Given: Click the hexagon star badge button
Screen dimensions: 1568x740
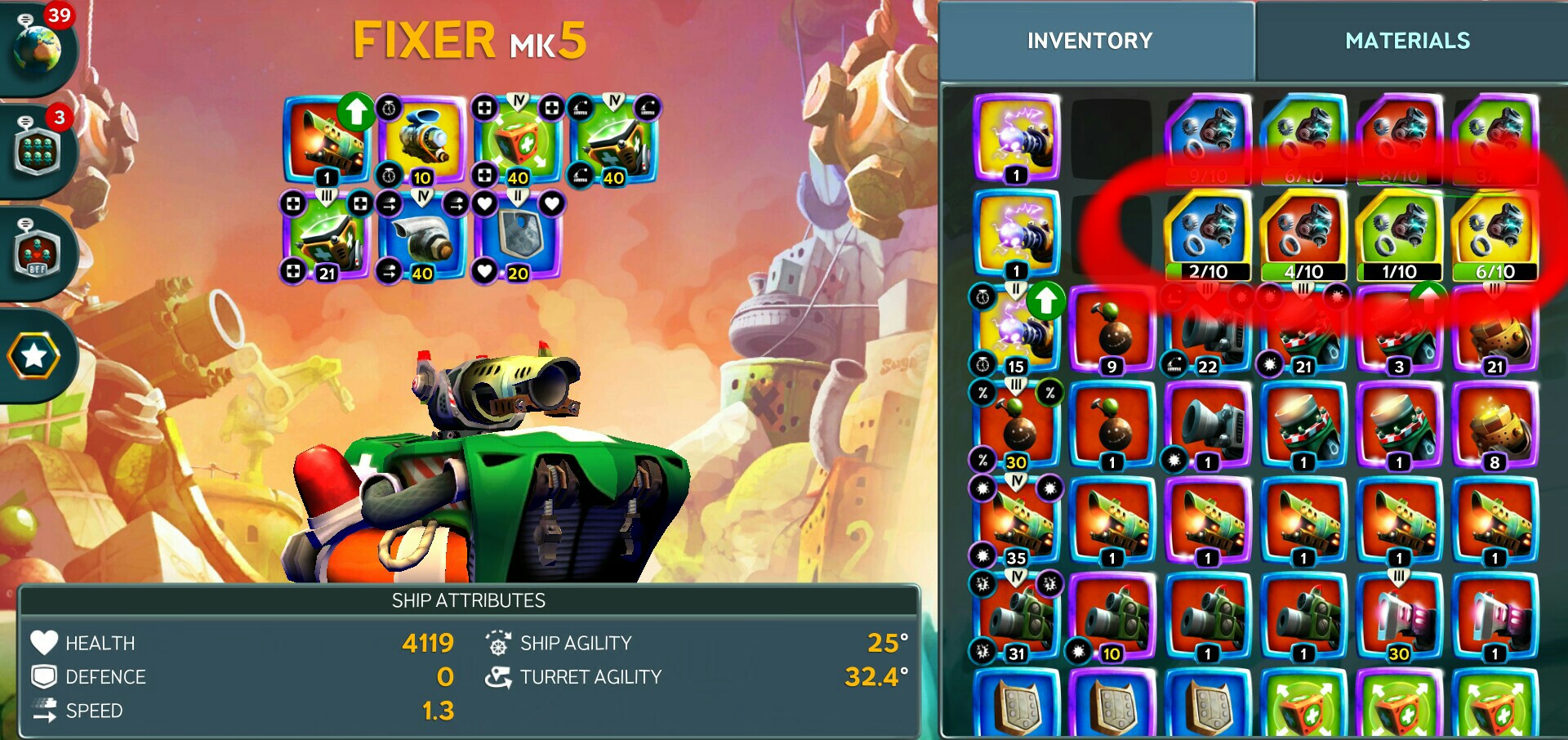Looking at the screenshot, I should click(x=34, y=355).
